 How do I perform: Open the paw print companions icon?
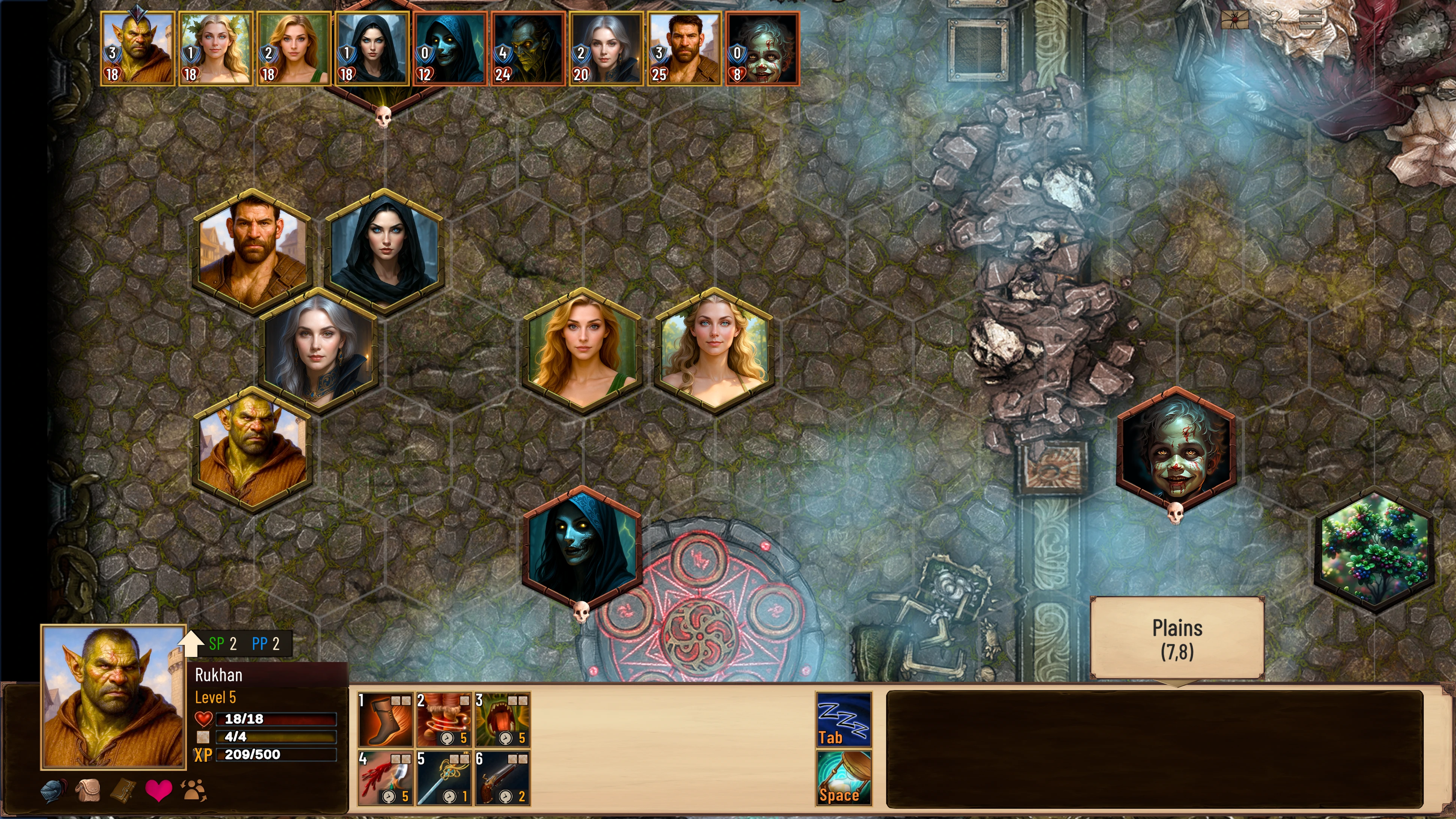click(193, 791)
